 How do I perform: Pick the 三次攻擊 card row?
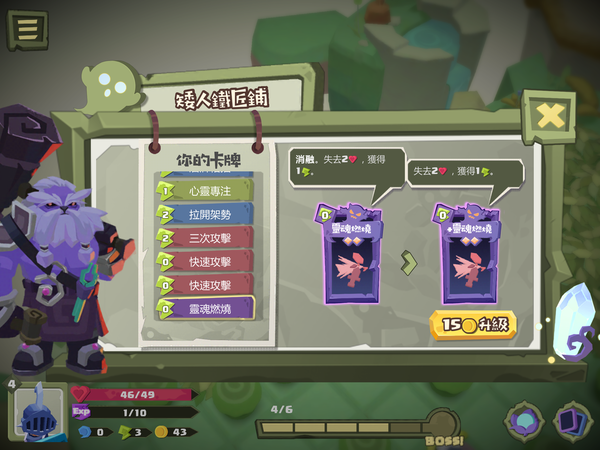pyautogui.click(x=204, y=238)
